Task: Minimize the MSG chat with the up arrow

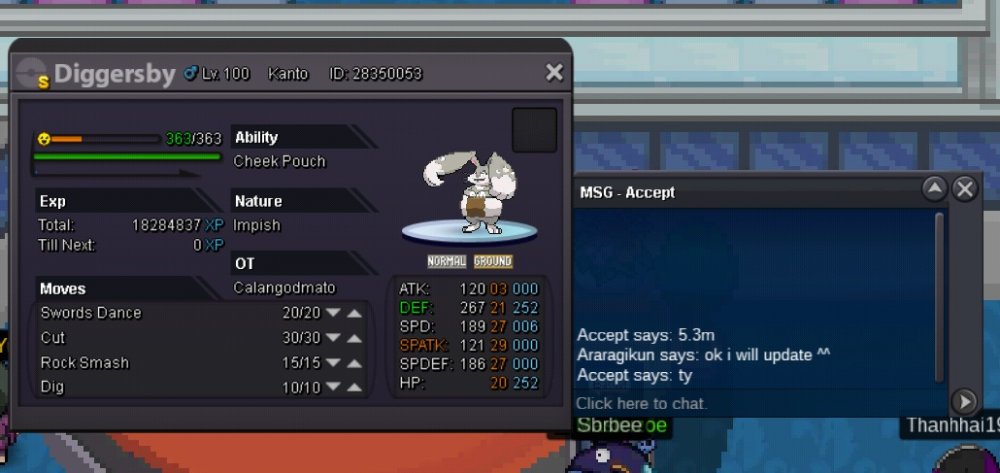Action: tap(934, 189)
